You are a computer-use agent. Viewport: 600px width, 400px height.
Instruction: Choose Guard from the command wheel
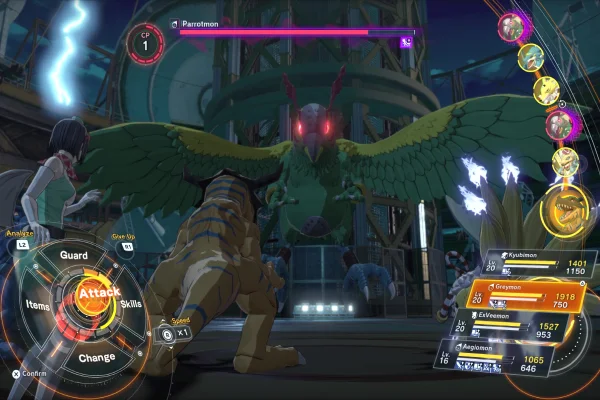coord(74,256)
